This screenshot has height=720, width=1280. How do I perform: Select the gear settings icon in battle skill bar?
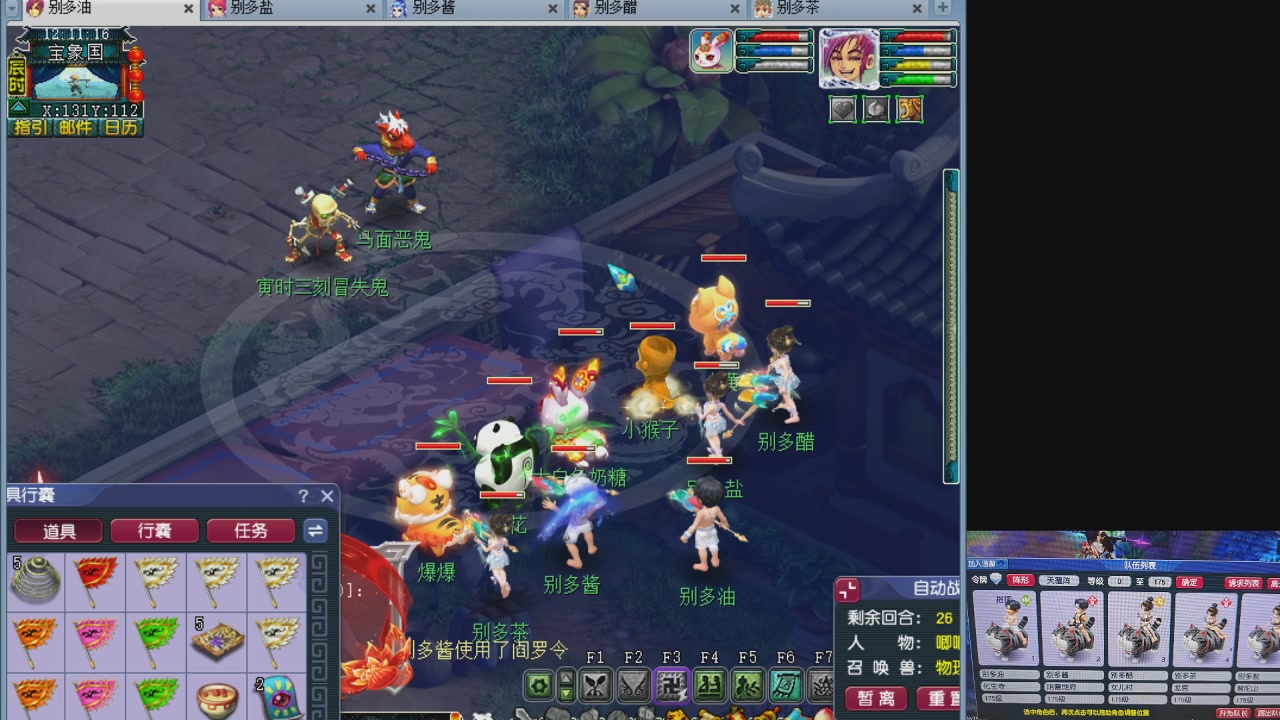point(537,684)
